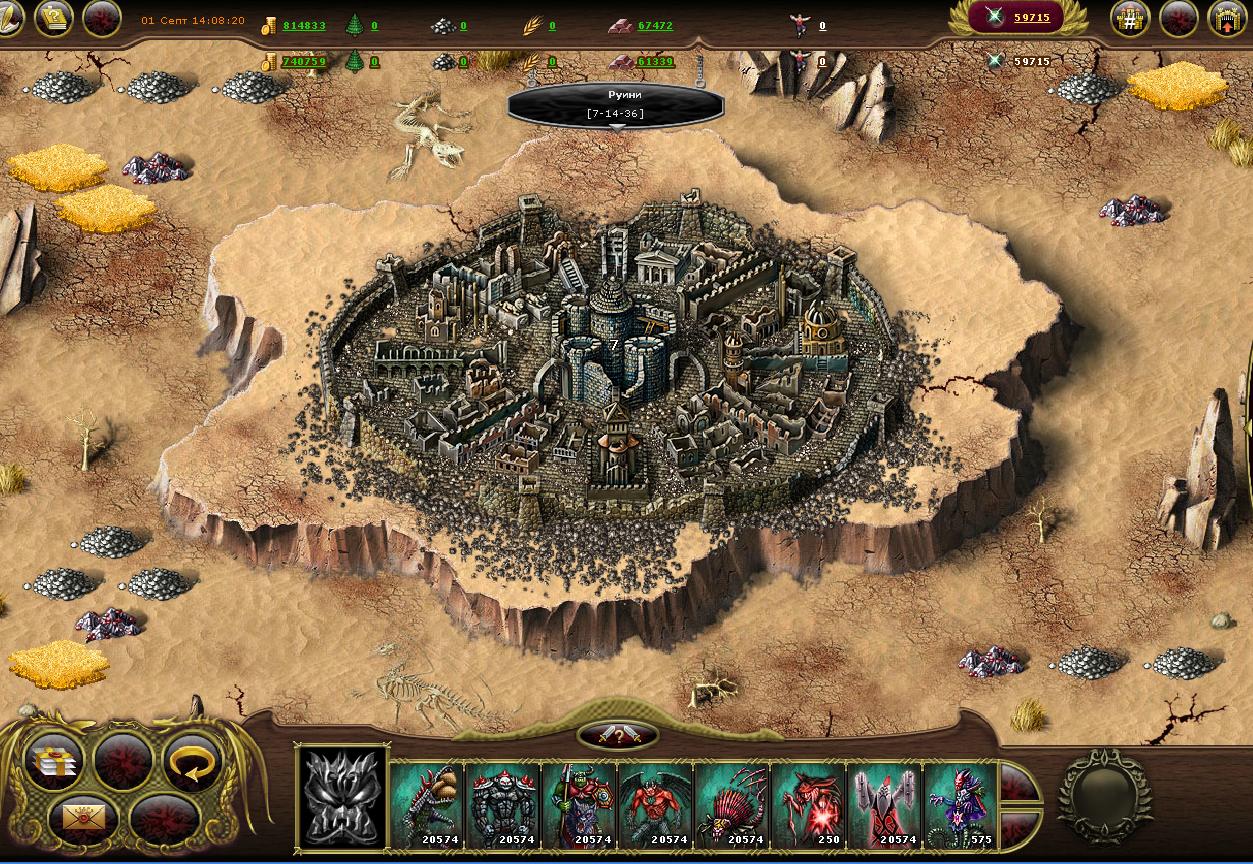The height and width of the screenshot is (864, 1253).
Task: Open the sword and question mark help button
Action: pyautogui.click(x=618, y=737)
